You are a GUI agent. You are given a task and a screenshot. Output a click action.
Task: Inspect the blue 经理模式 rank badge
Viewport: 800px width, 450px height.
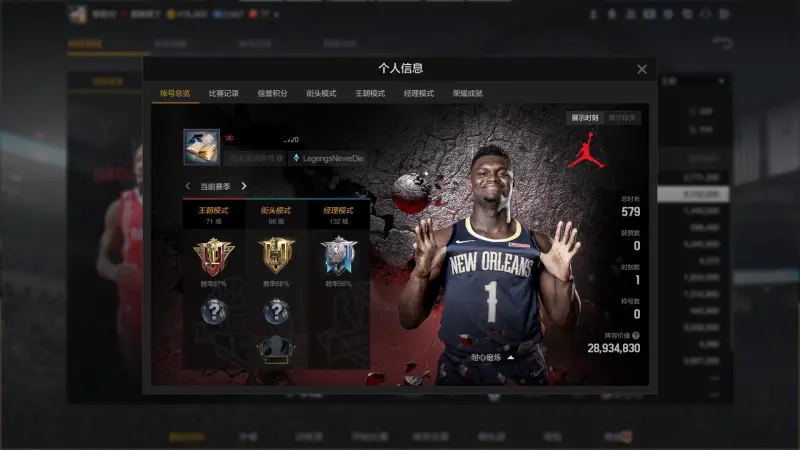(339, 257)
